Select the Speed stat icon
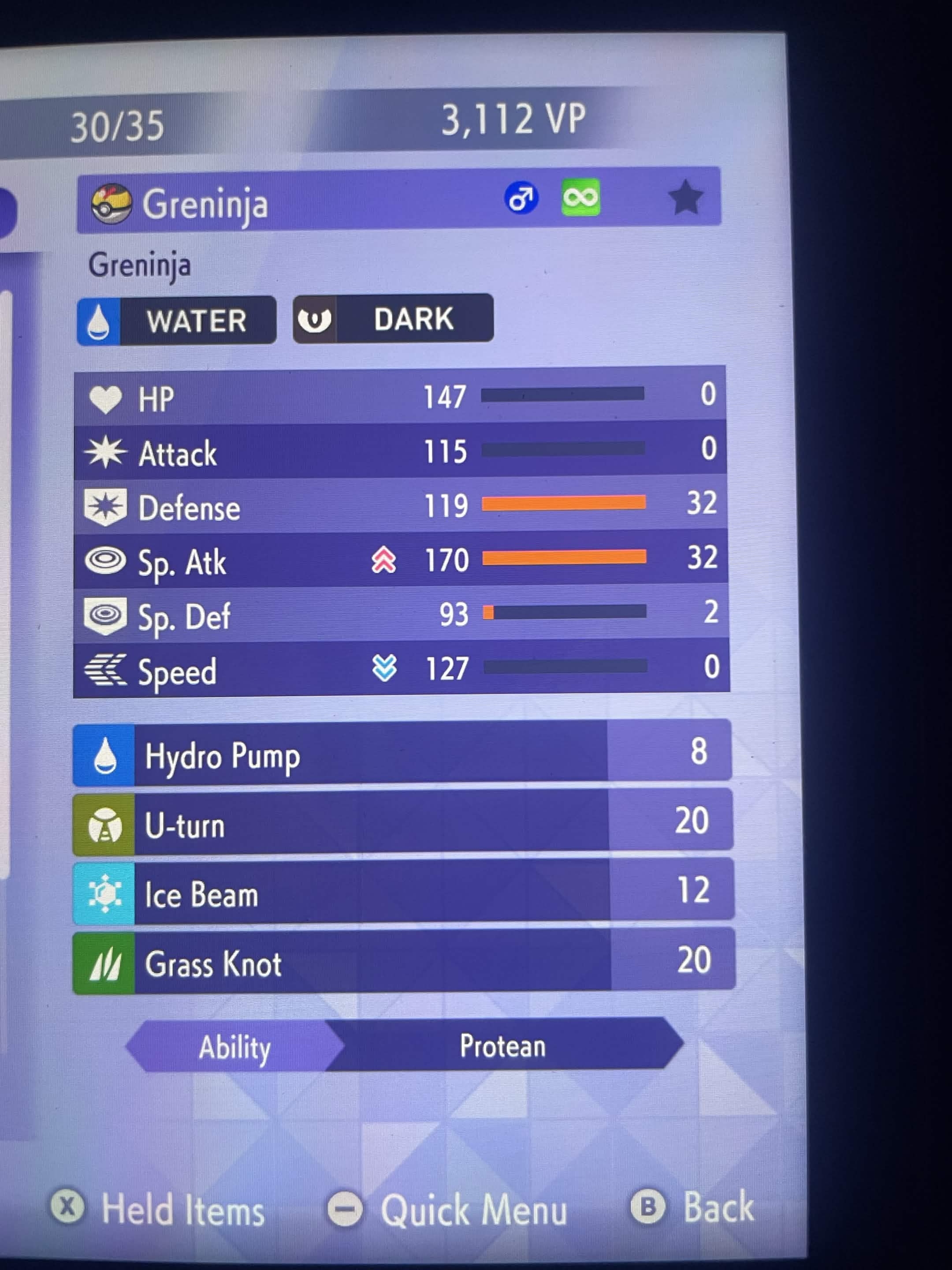Viewport: 952px width, 1270px height. (x=106, y=669)
